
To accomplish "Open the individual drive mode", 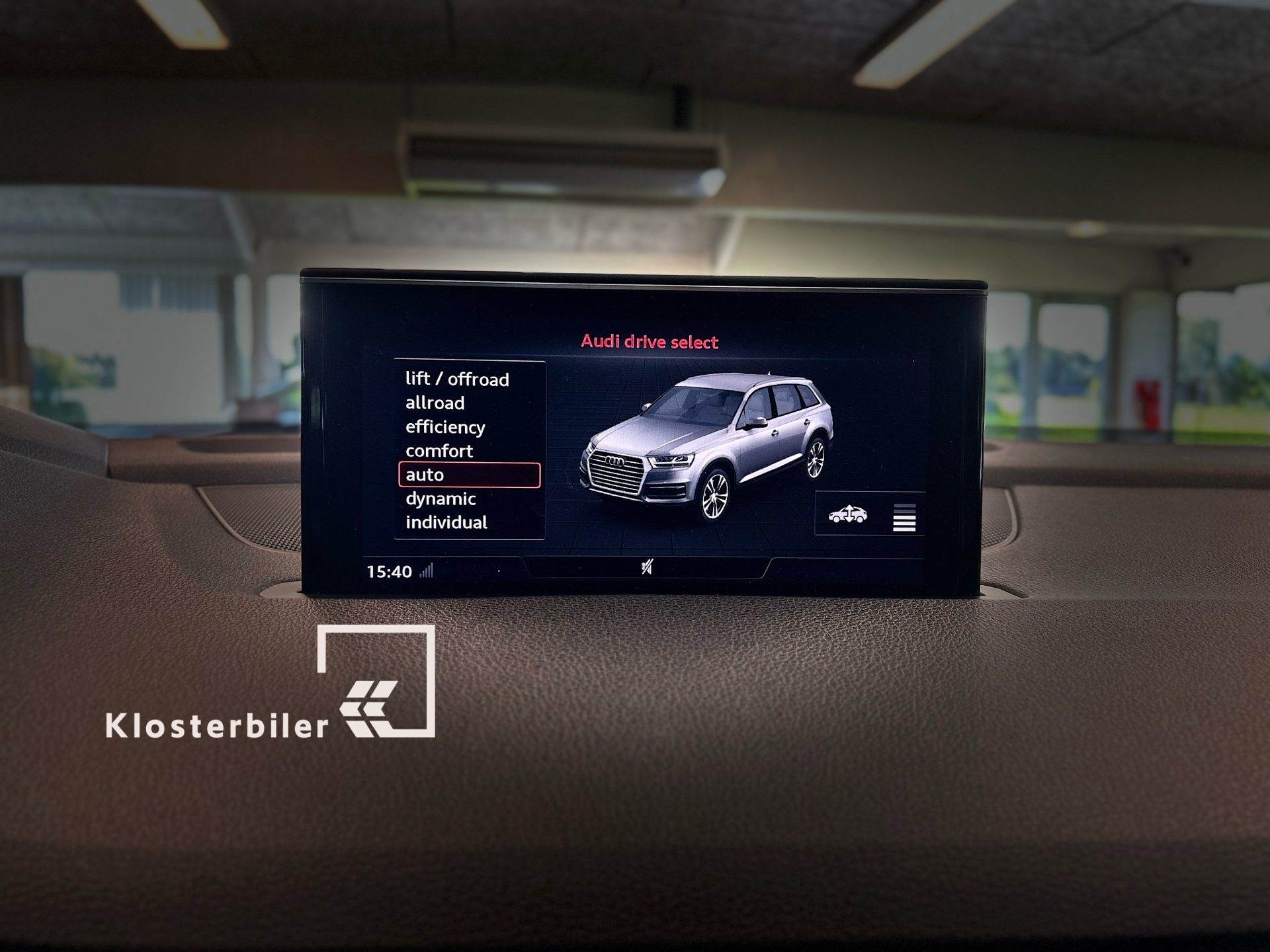I will pos(446,522).
